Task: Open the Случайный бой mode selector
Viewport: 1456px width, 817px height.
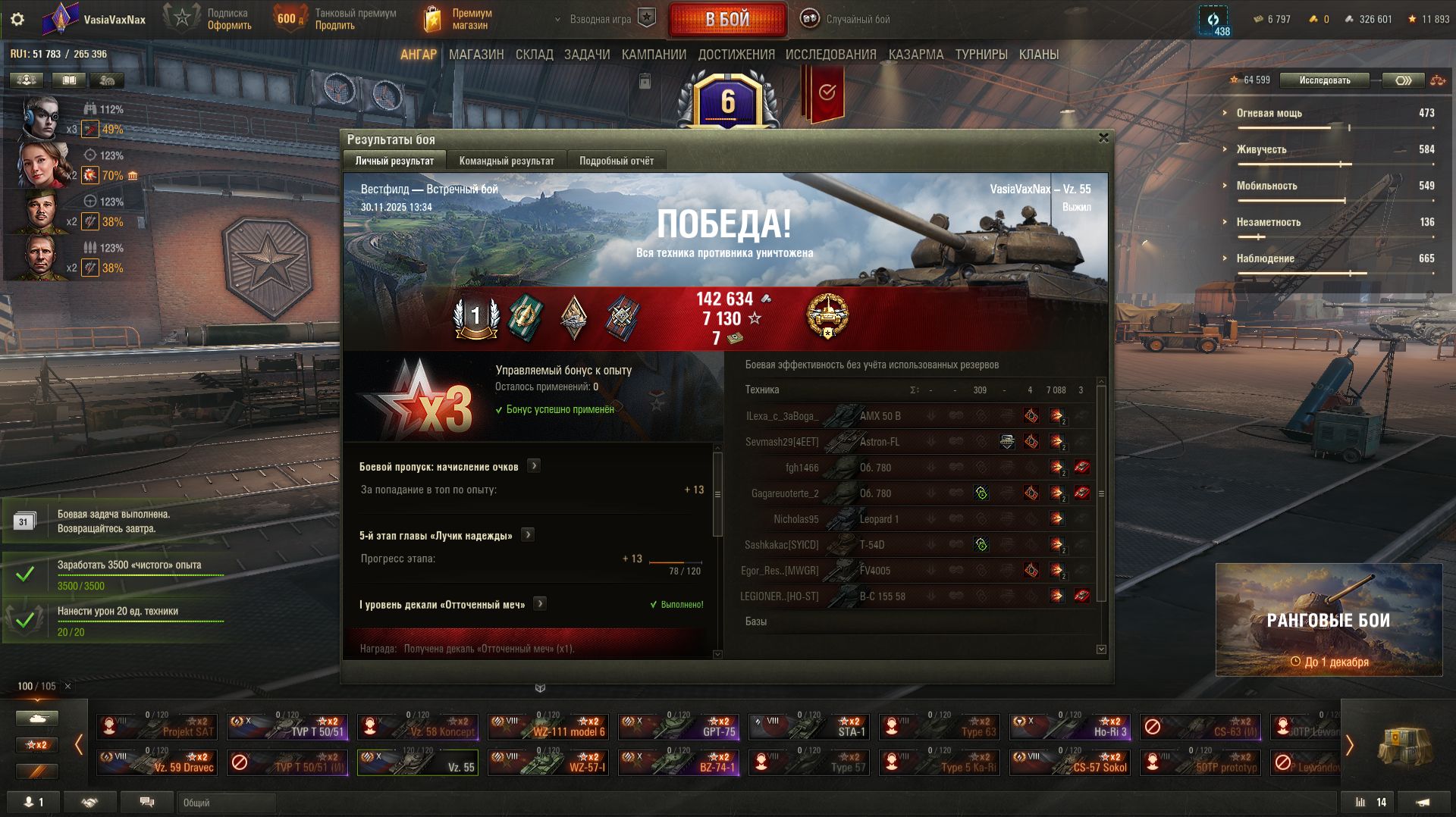Action: tap(847, 20)
